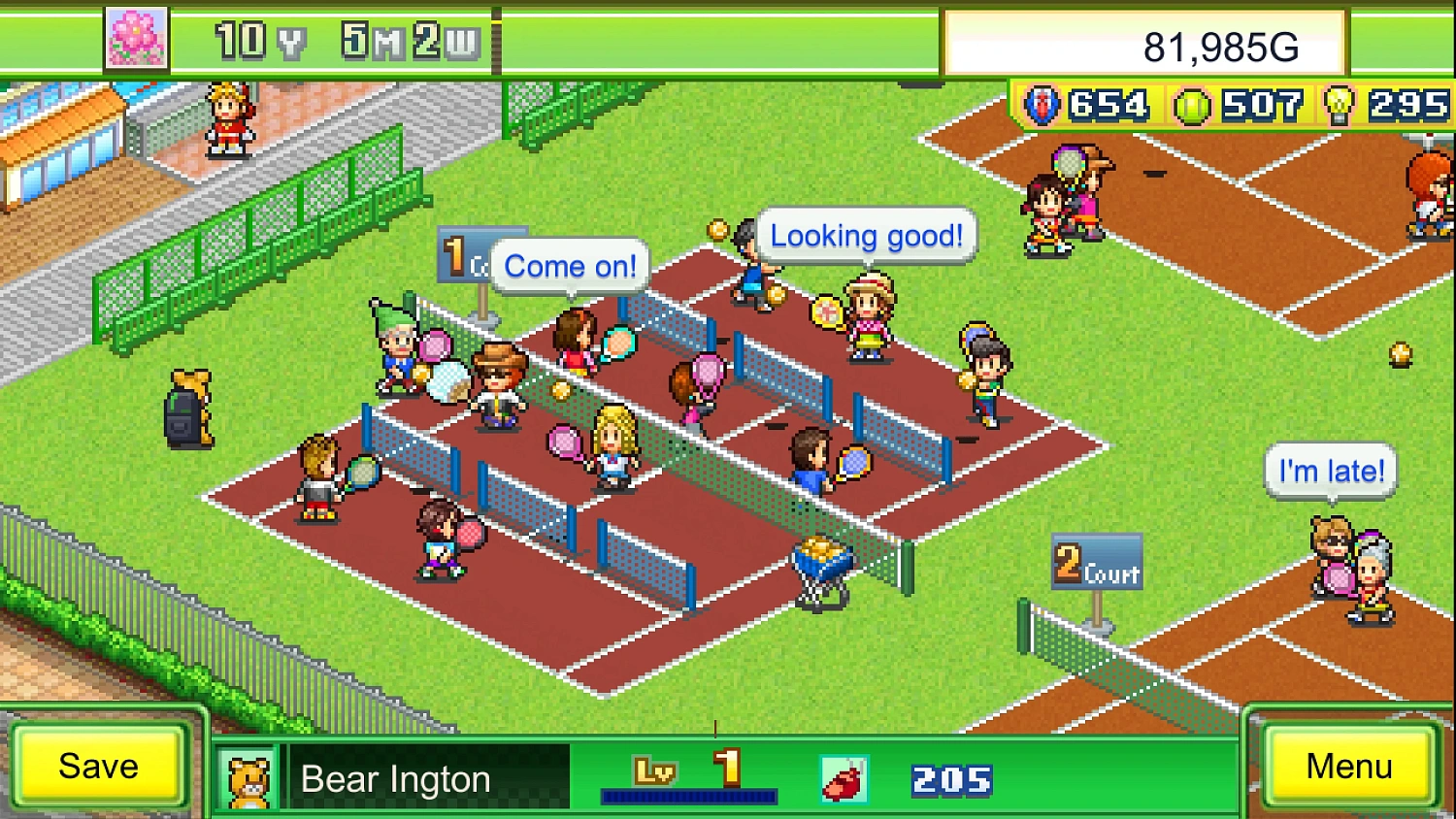1456x819 pixels.
Task: Select the ball basket on the court
Action: (x=819, y=556)
